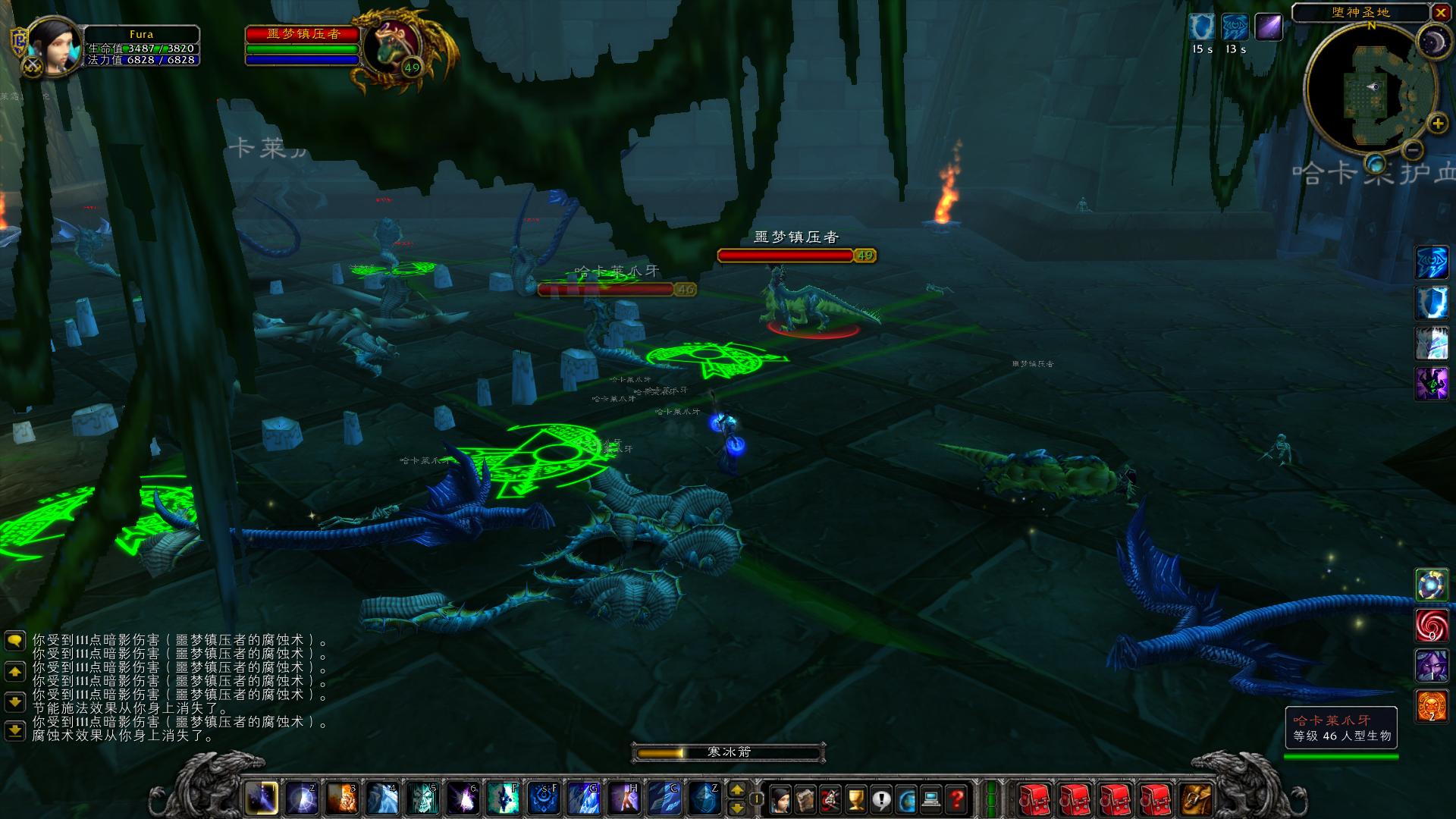Viewport: 1456px width, 819px height.
Task: Cast the spell in action slot 1
Action: point(262,799)
